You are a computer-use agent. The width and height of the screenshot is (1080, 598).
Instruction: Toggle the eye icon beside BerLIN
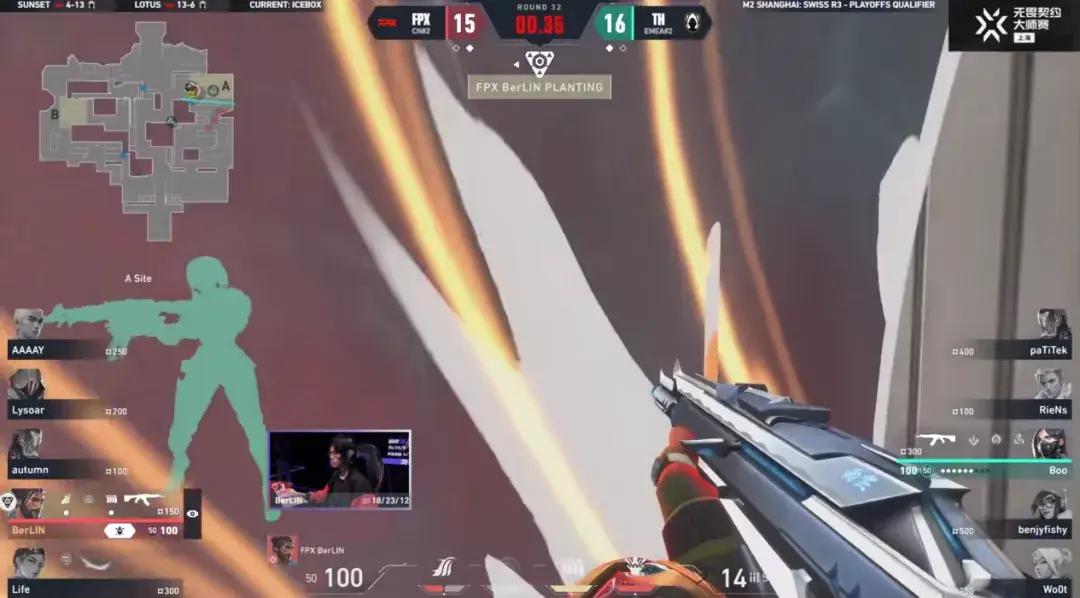[x=193, y=513]
